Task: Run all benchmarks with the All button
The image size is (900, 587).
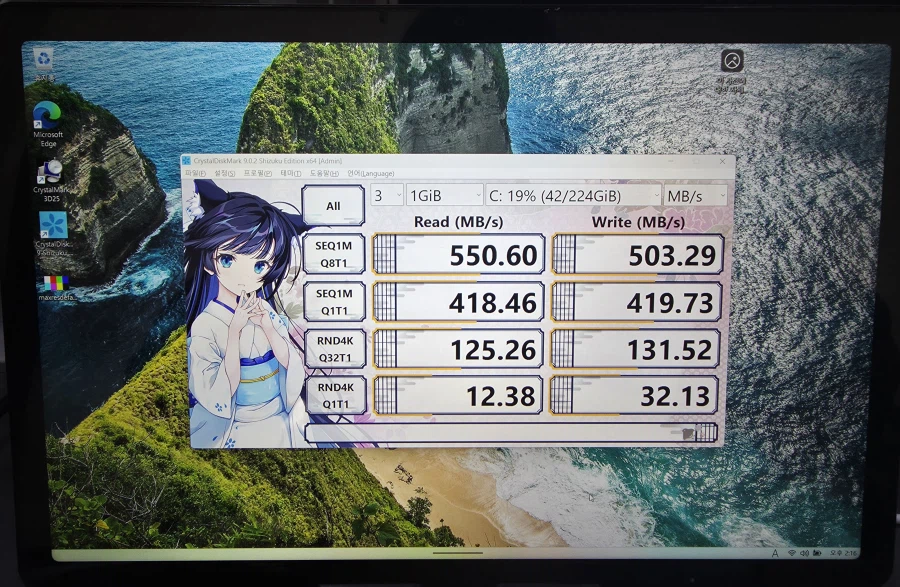Action: point(333,207)
